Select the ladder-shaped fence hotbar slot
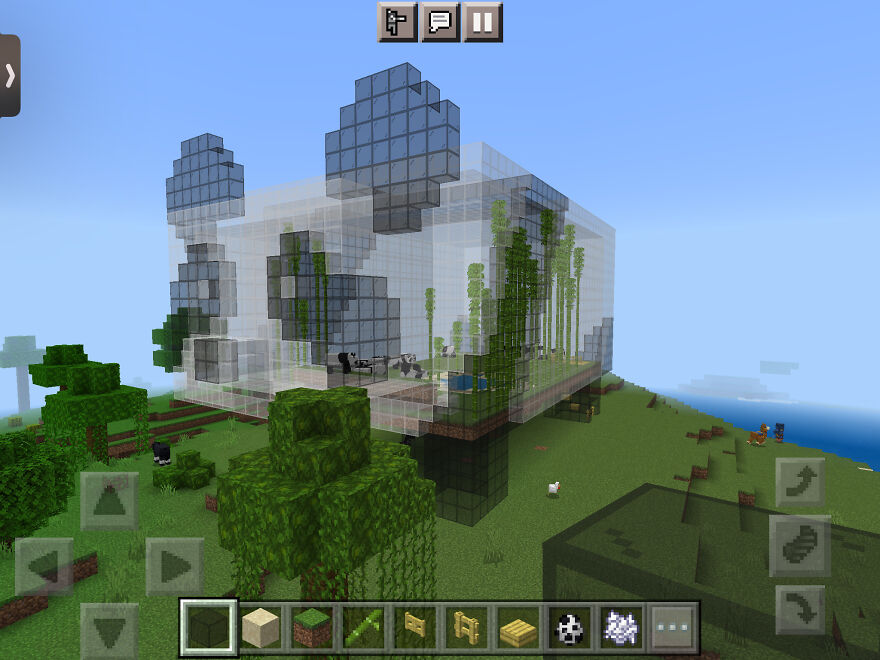Image resolution: width=880 pixels, height=660 pixels. 466,628
